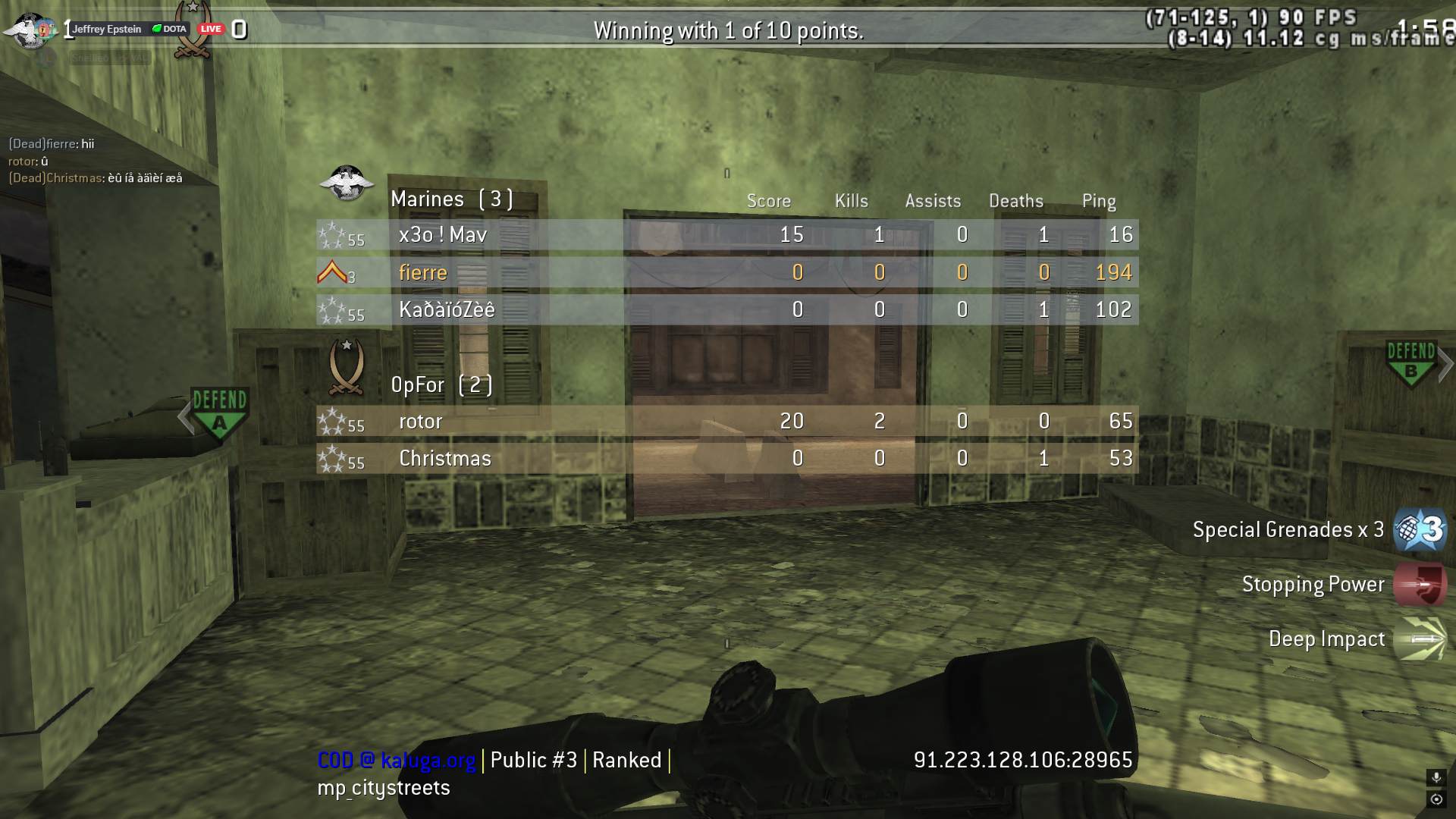Select the Special Grenades icon
Image resolution: width=1456 pixels, height=819 pixels.
click(x=1420, y=530)
